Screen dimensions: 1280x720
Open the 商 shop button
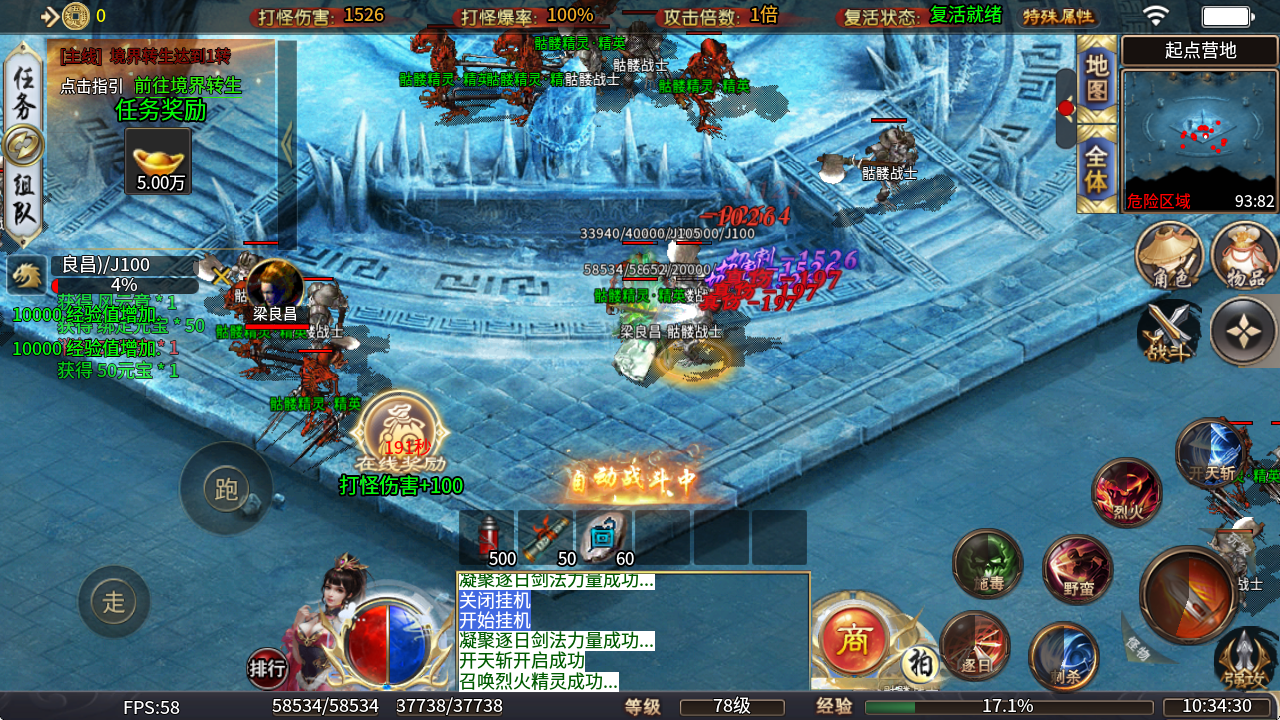(x=852, y=641)
